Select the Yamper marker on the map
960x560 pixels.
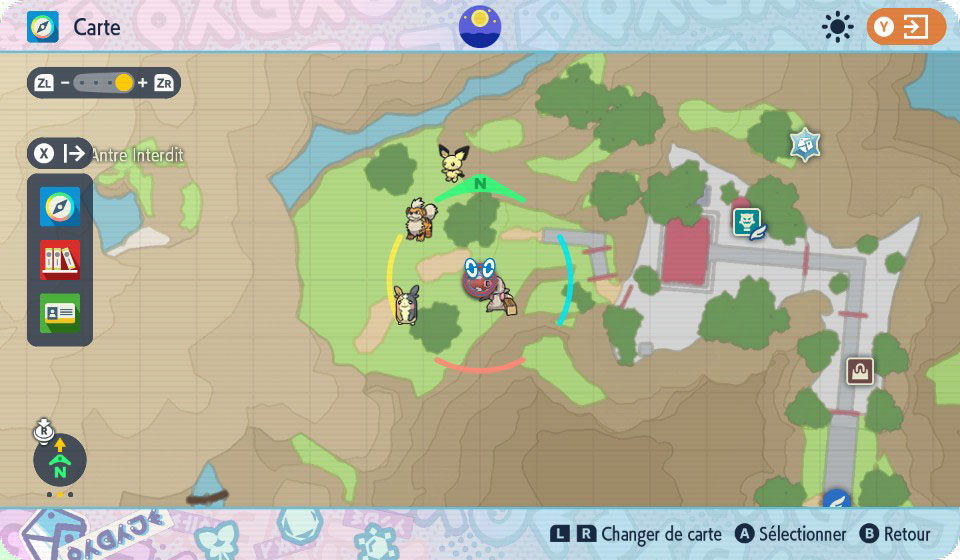coord(407,305)
